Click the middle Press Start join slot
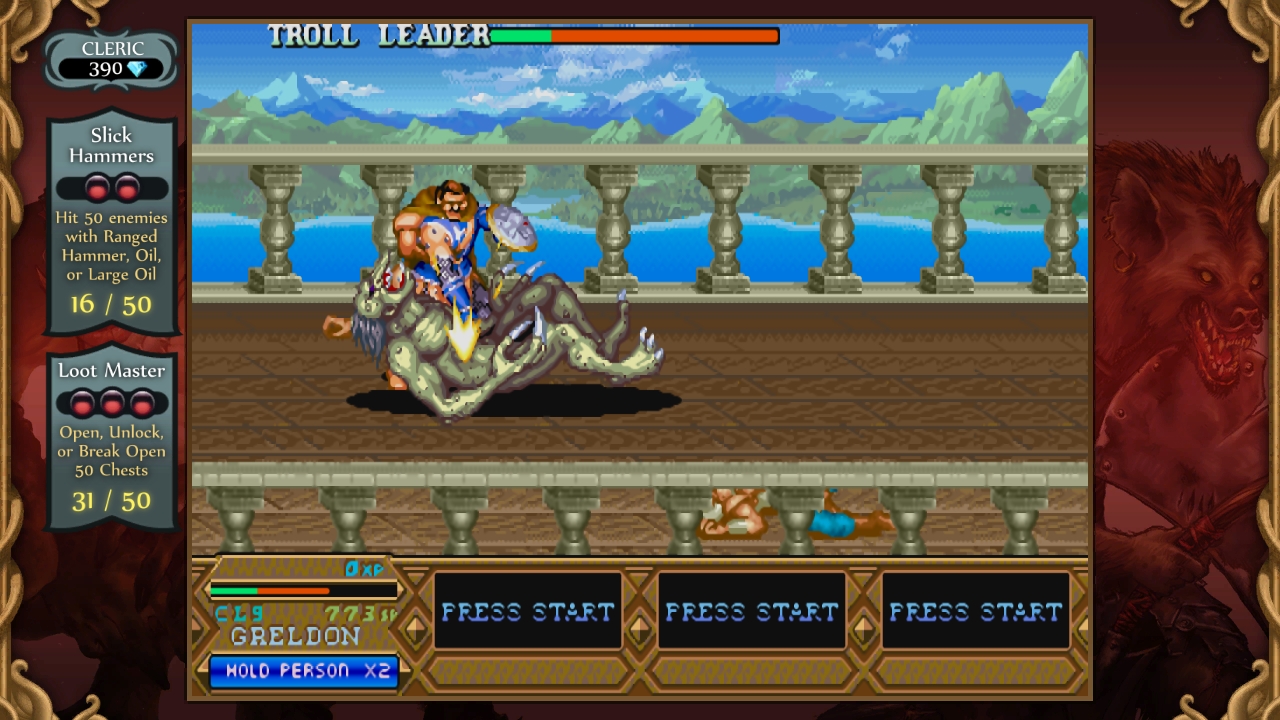Image resolution: width=1280 pixels, height=720 pixels. click(x=752, y=611)
